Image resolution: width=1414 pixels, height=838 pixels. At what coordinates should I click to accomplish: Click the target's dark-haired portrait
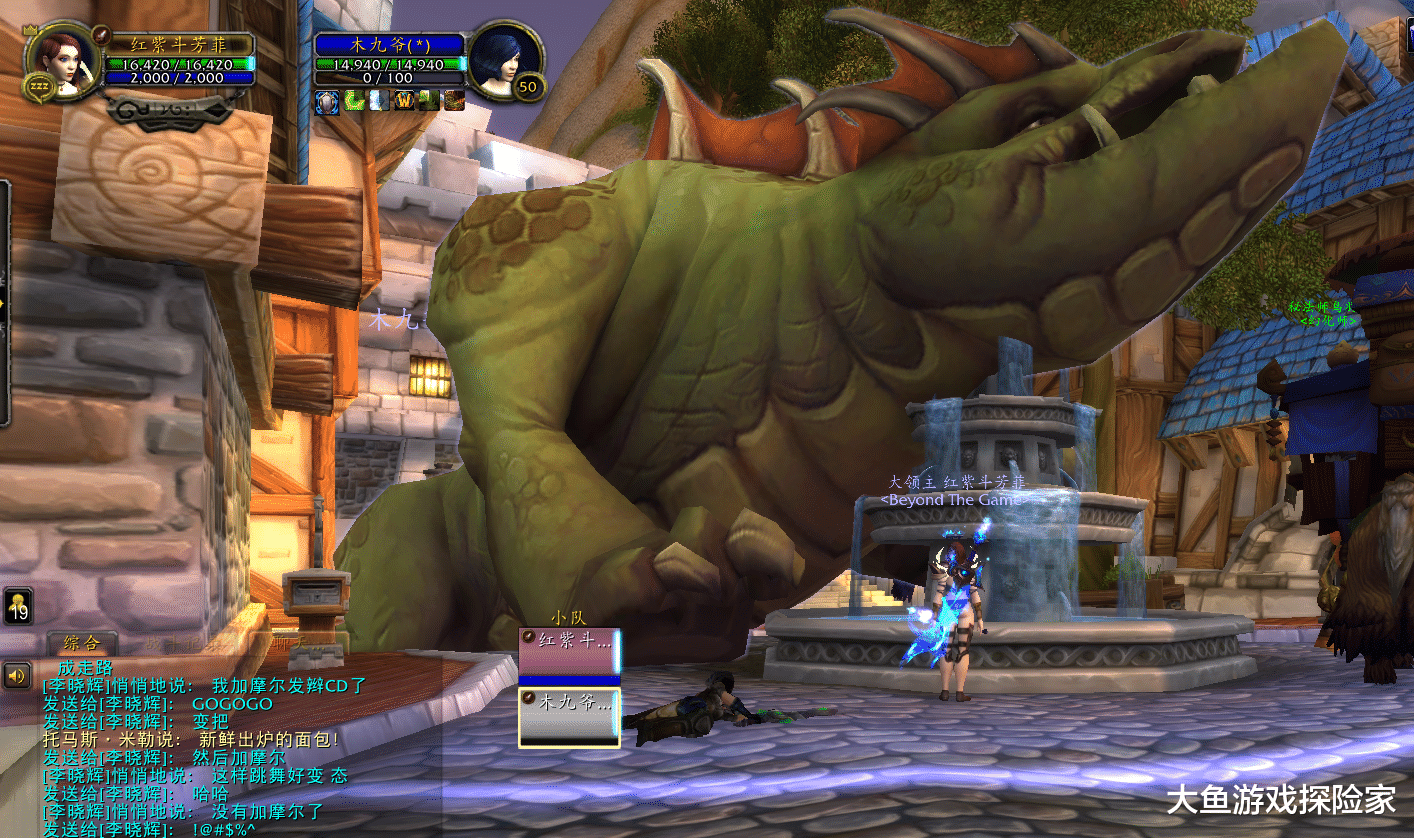504,59
